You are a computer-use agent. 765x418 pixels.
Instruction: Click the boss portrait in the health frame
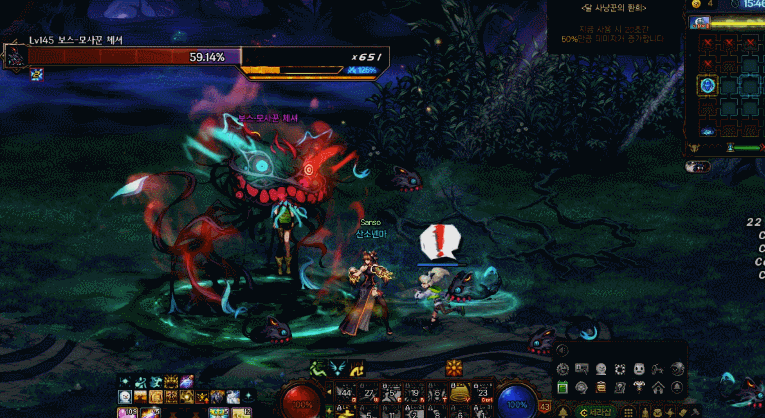pyautogui.click(x=15, y=56)
